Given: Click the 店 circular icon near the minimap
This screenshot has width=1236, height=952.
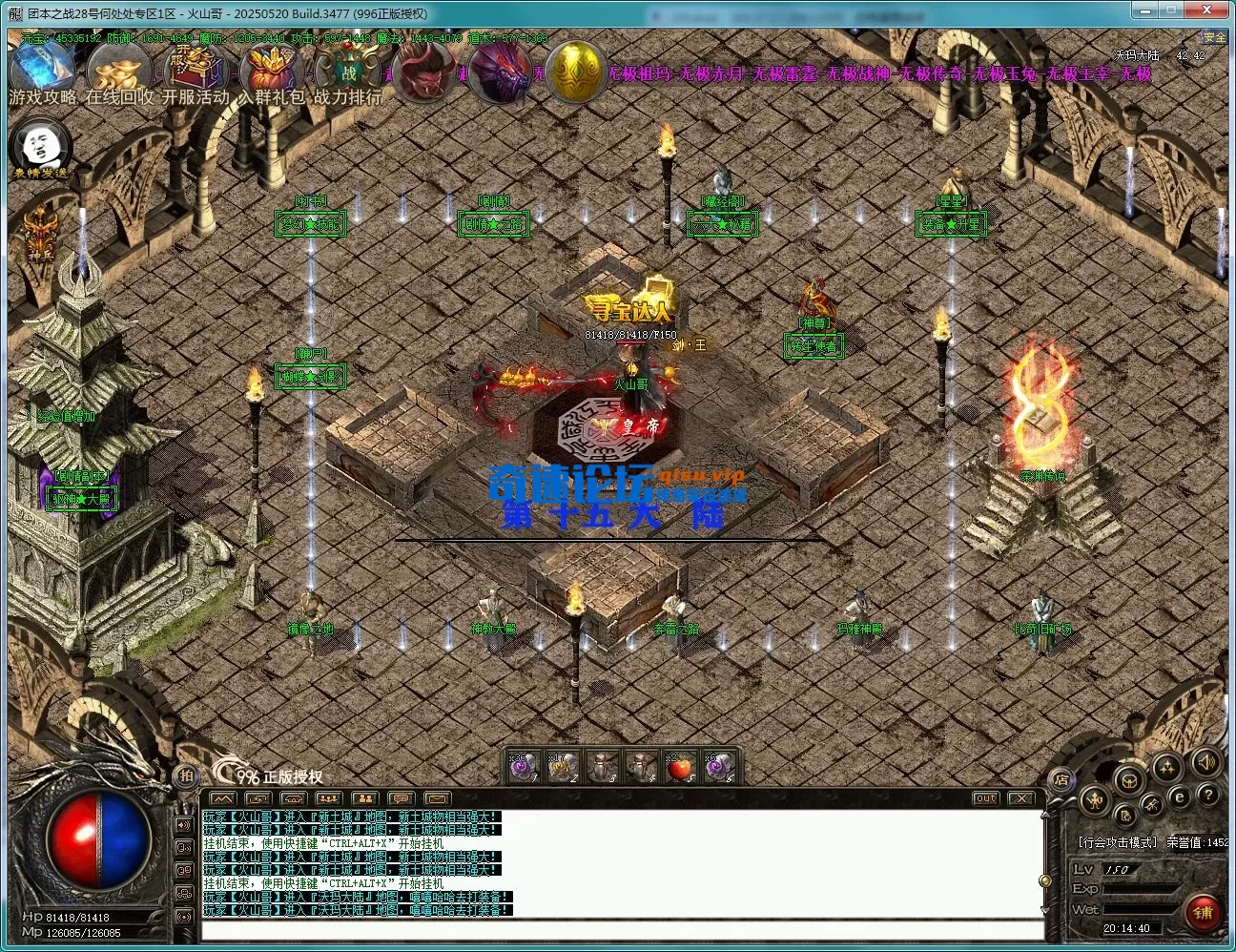Looking at the screenshot, I should tap(1062, 779).
